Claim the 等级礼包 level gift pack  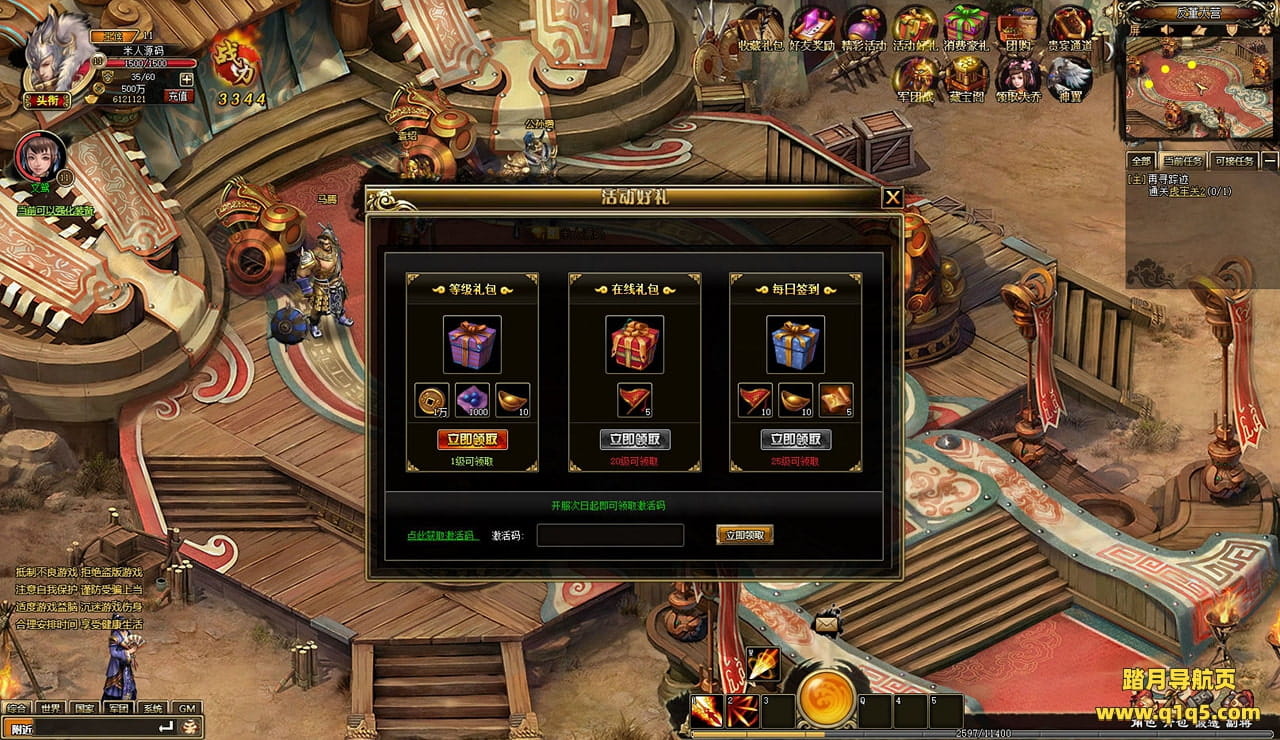coord(472,440)
